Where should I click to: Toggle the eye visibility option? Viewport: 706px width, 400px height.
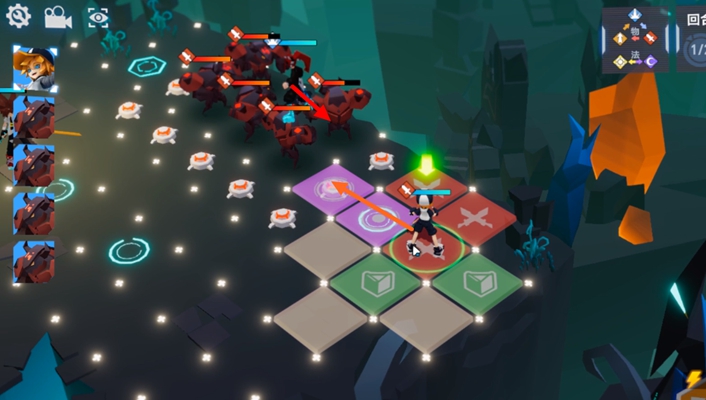click(x=97, y=17)
